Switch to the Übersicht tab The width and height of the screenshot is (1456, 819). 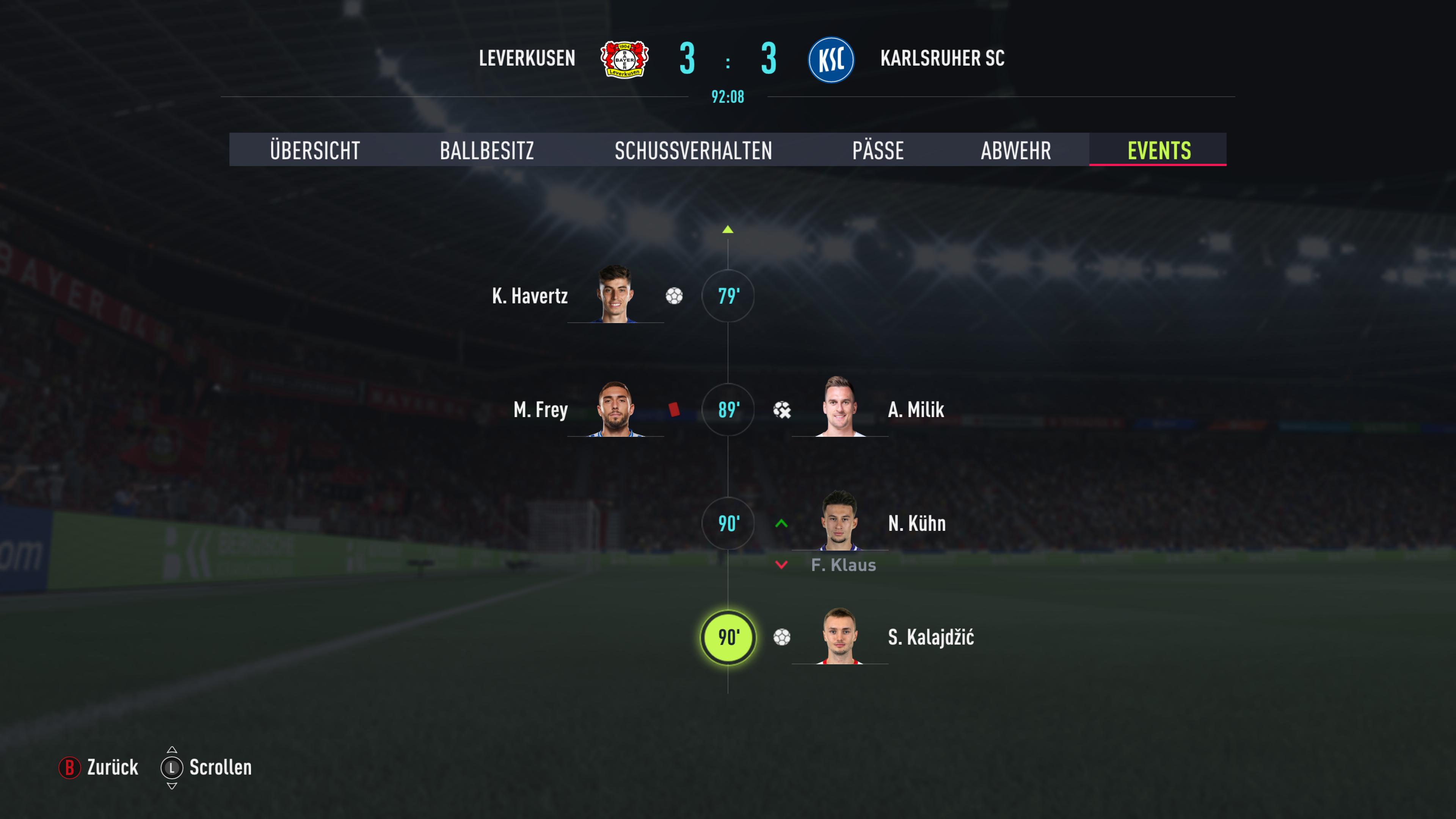pyautogui.click(x=315, y=151)
